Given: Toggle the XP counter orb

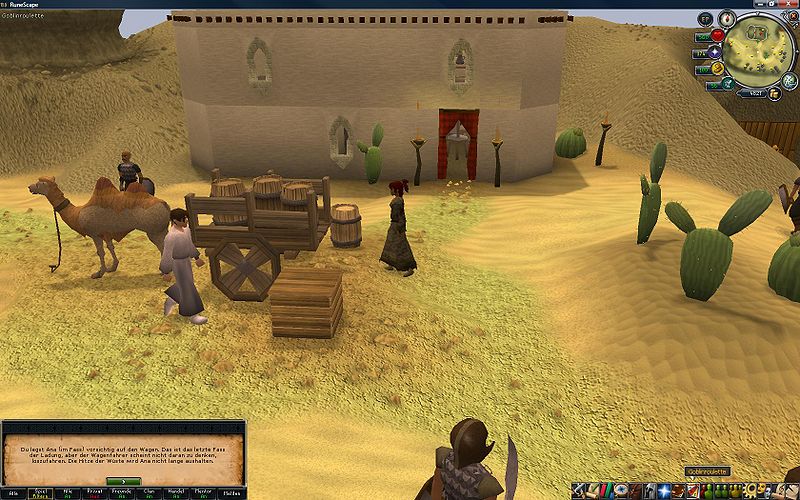Looking at the screenshot, I should point(706,19).
